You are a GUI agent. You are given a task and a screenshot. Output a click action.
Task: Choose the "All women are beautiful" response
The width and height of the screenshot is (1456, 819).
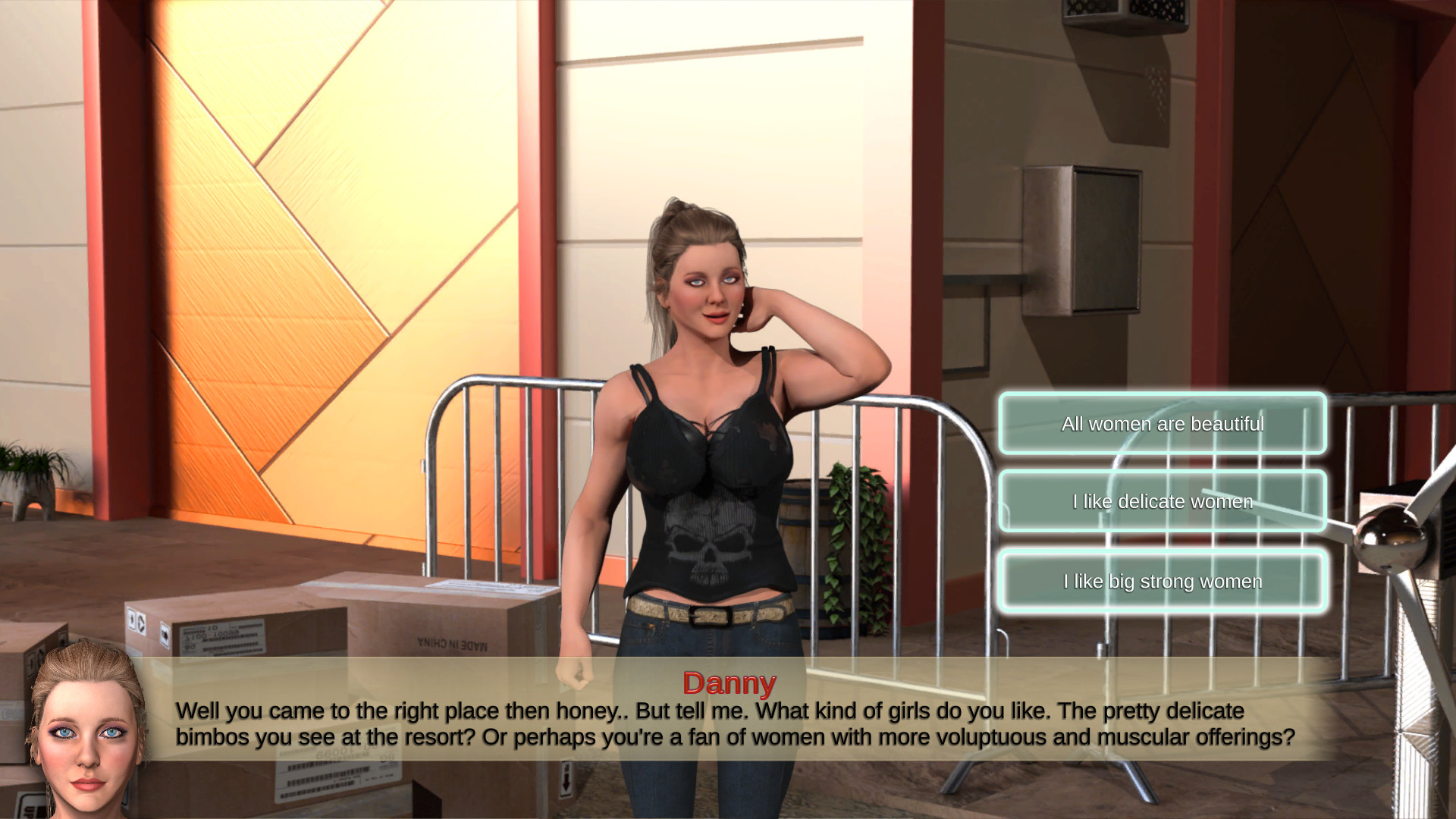pyautogui.click(x=1162, y=424)
